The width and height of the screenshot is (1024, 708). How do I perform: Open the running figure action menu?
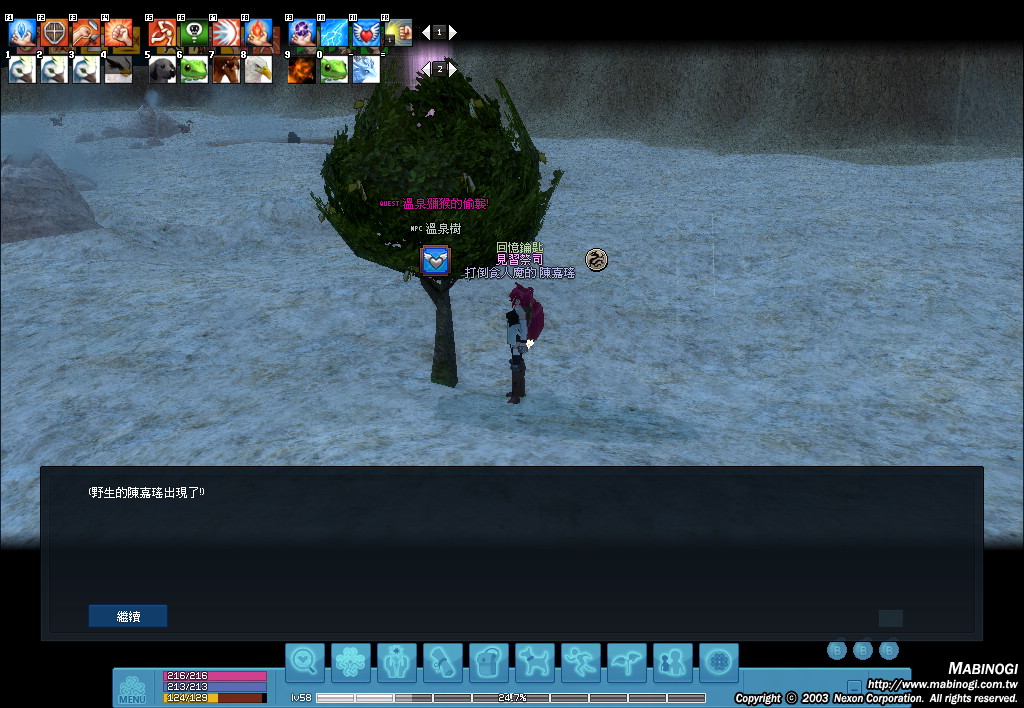tap(581, 662)
